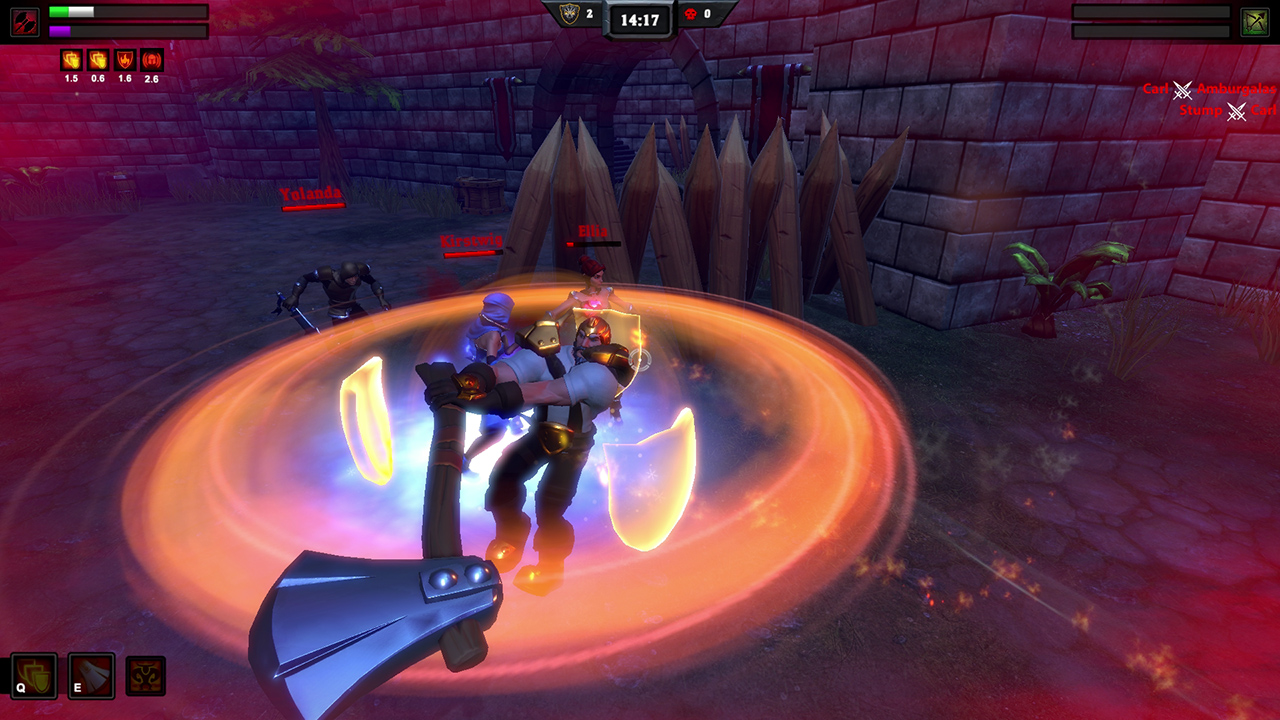Click the double axe class portrait
This screenshot has width=1280, height=720.
[x=24, y=22]
